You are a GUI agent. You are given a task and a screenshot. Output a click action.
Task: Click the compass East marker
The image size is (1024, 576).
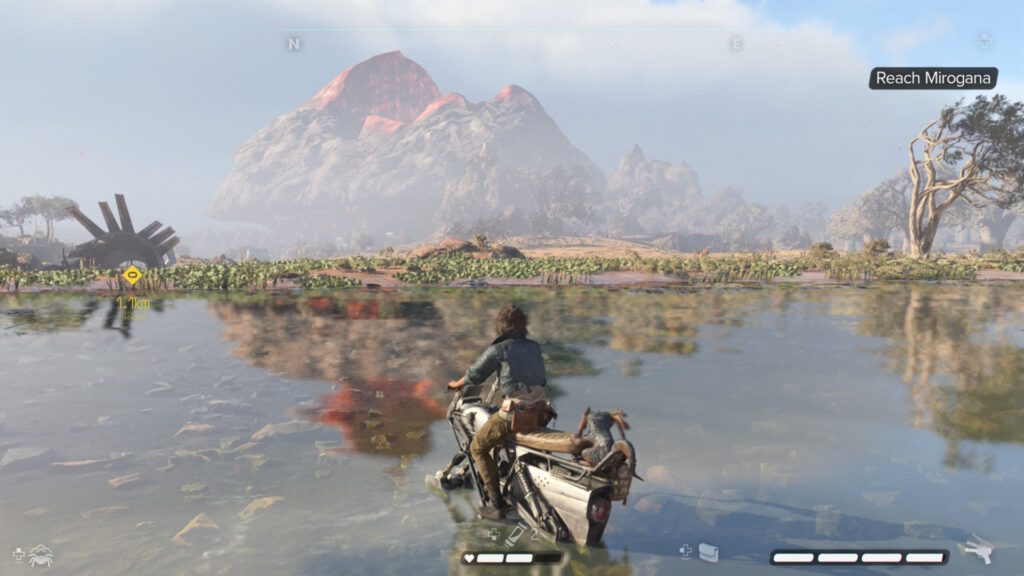(736, 44)
